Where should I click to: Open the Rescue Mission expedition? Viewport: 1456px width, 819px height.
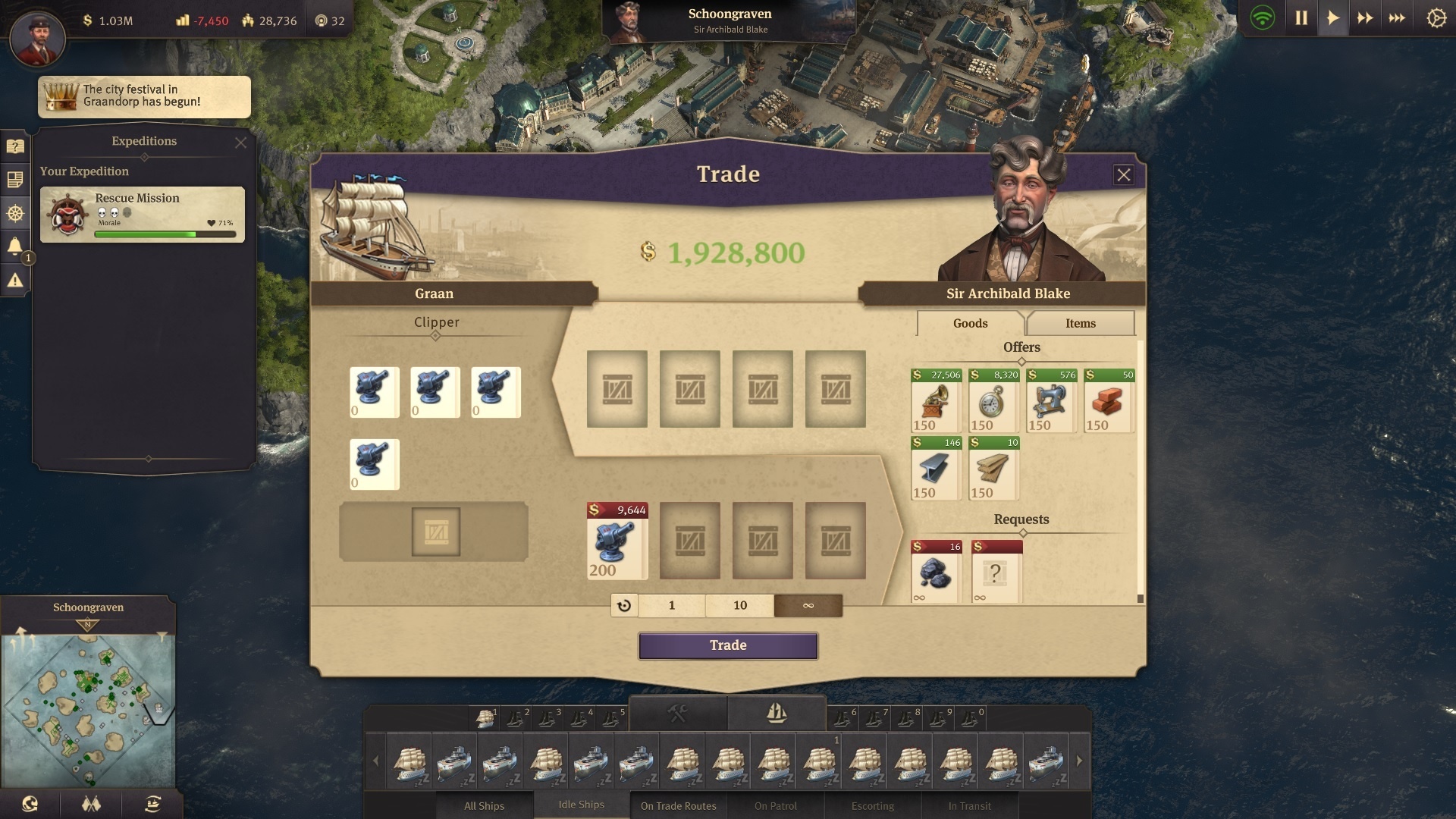click(x=143, y=215)
